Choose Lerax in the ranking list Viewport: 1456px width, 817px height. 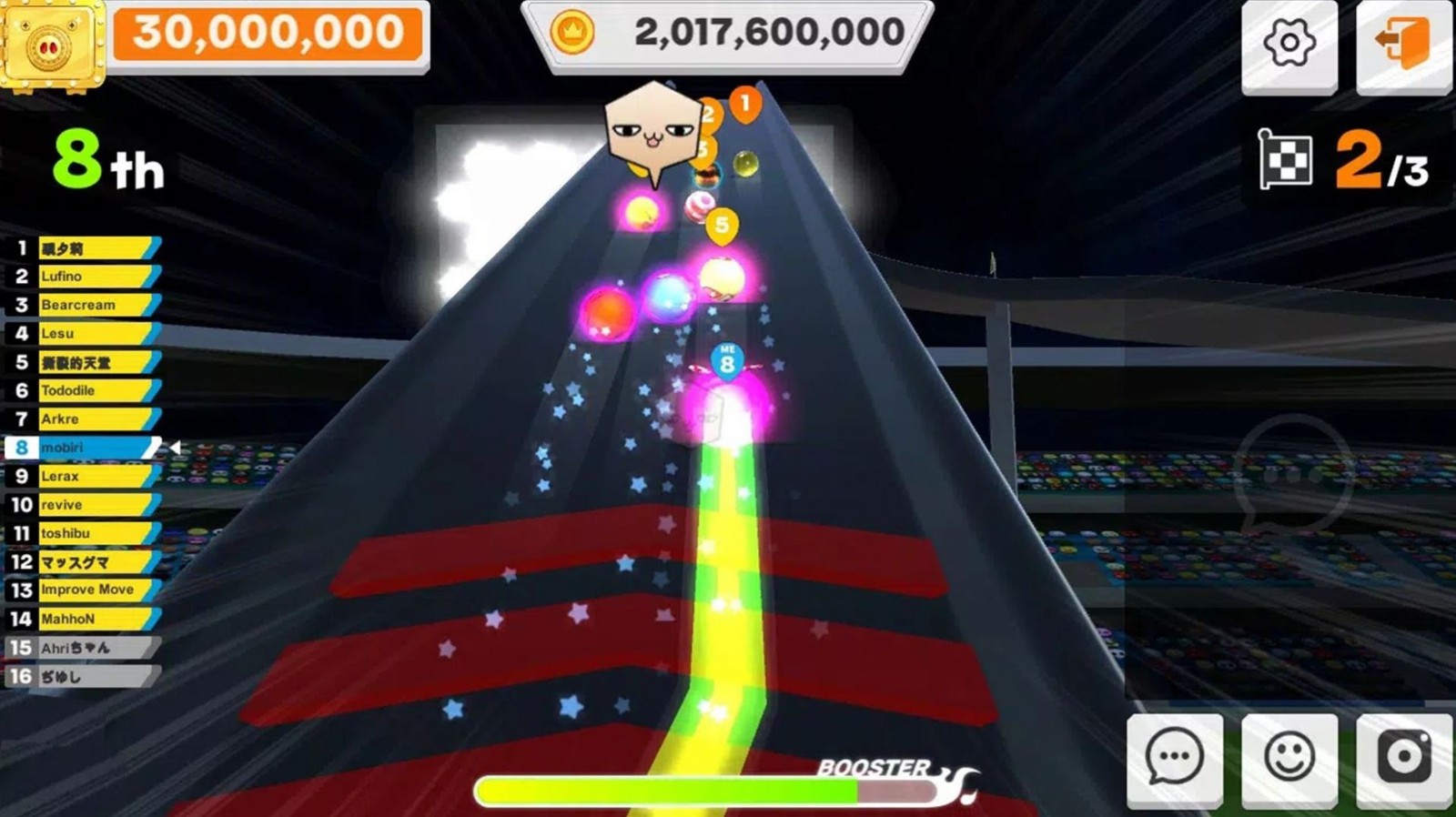click(x=91, y=476)
